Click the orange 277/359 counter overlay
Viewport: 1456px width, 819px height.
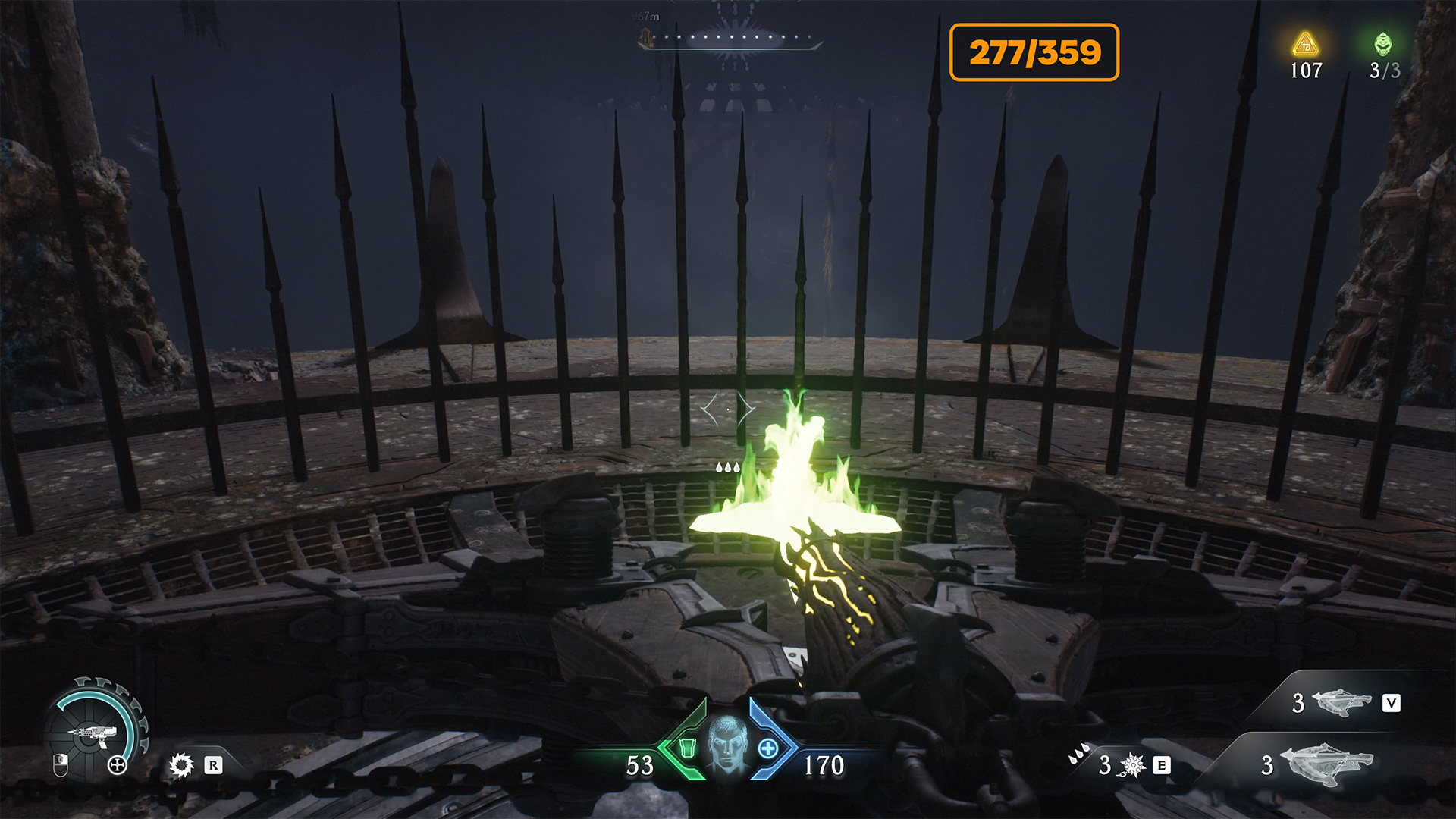coord(1034,52)
